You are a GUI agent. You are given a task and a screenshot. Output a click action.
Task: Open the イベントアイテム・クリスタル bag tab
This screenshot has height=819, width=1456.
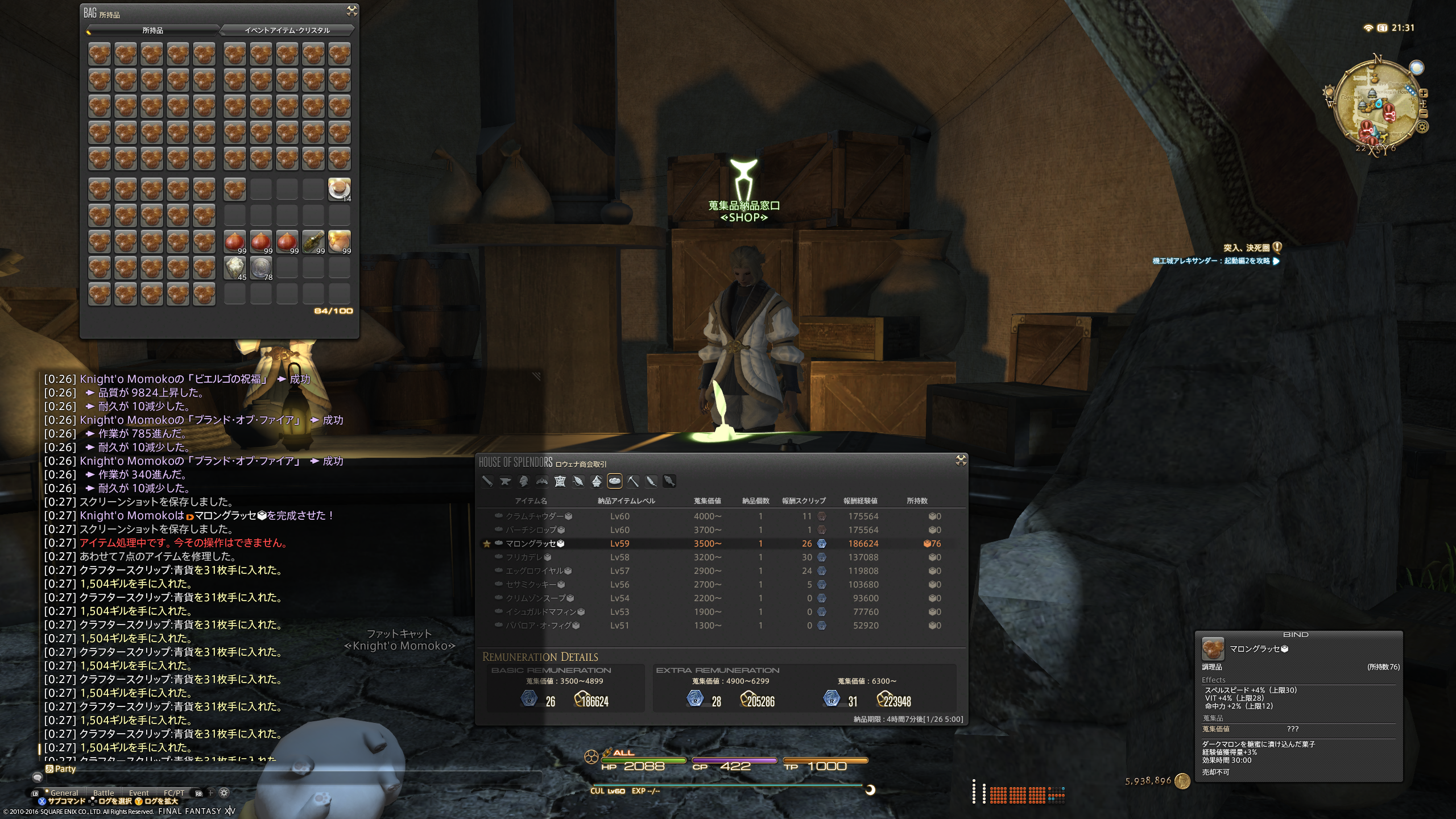click(x=287, y=30)
